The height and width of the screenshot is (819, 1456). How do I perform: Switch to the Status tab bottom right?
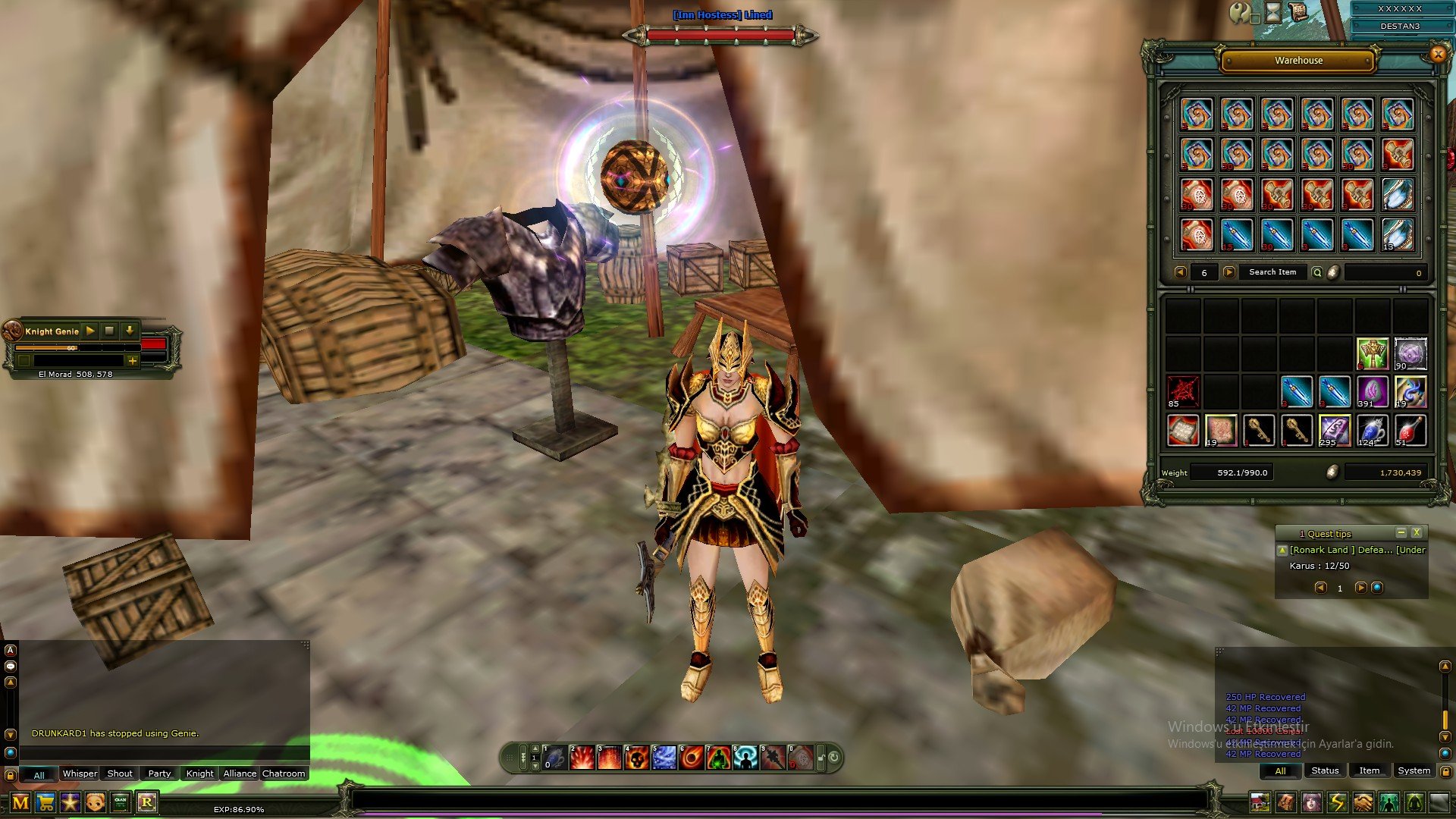coord(1324,770)
